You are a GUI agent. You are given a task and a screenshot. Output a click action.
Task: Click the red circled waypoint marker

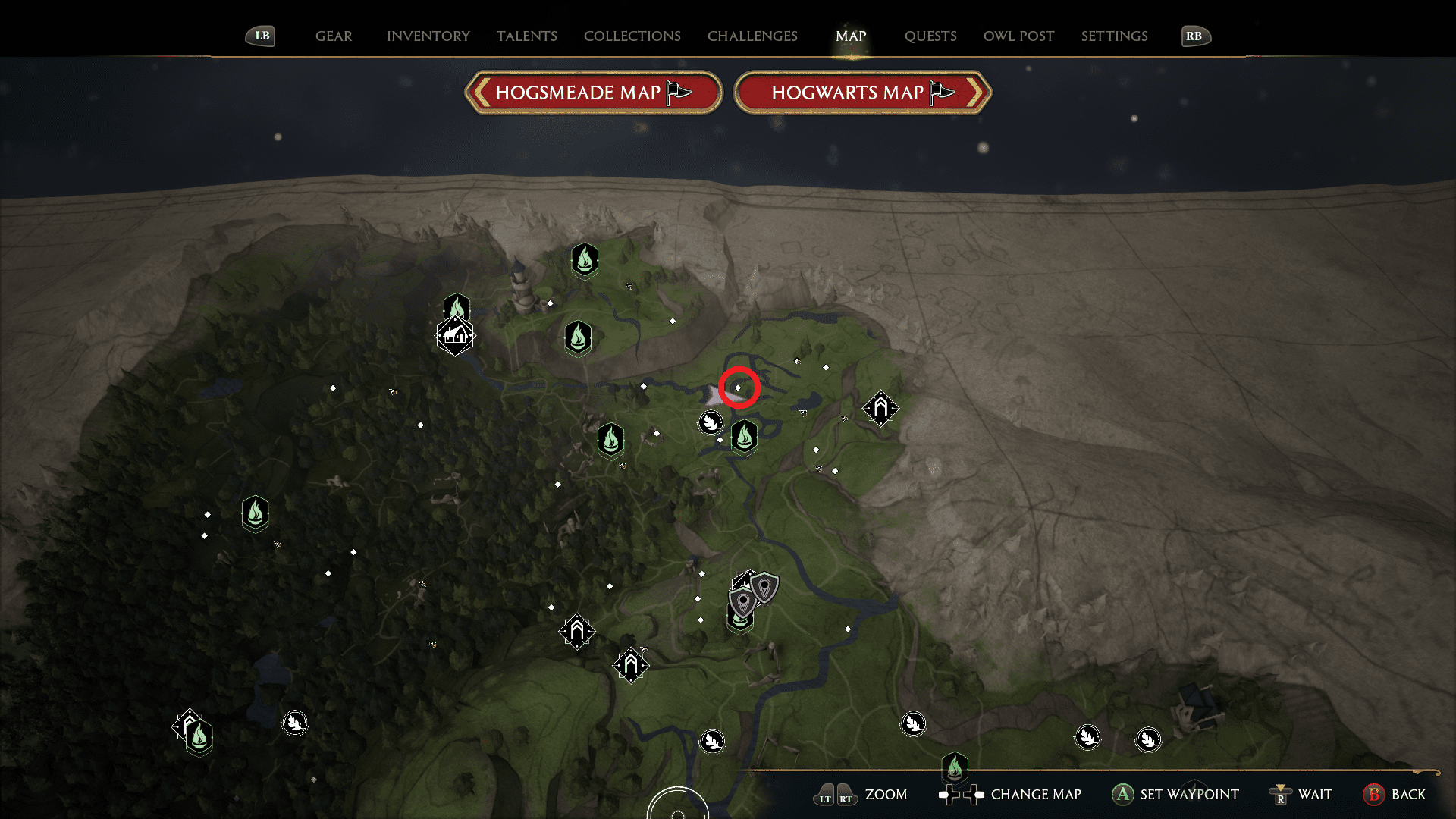click(x=739, y=387)
